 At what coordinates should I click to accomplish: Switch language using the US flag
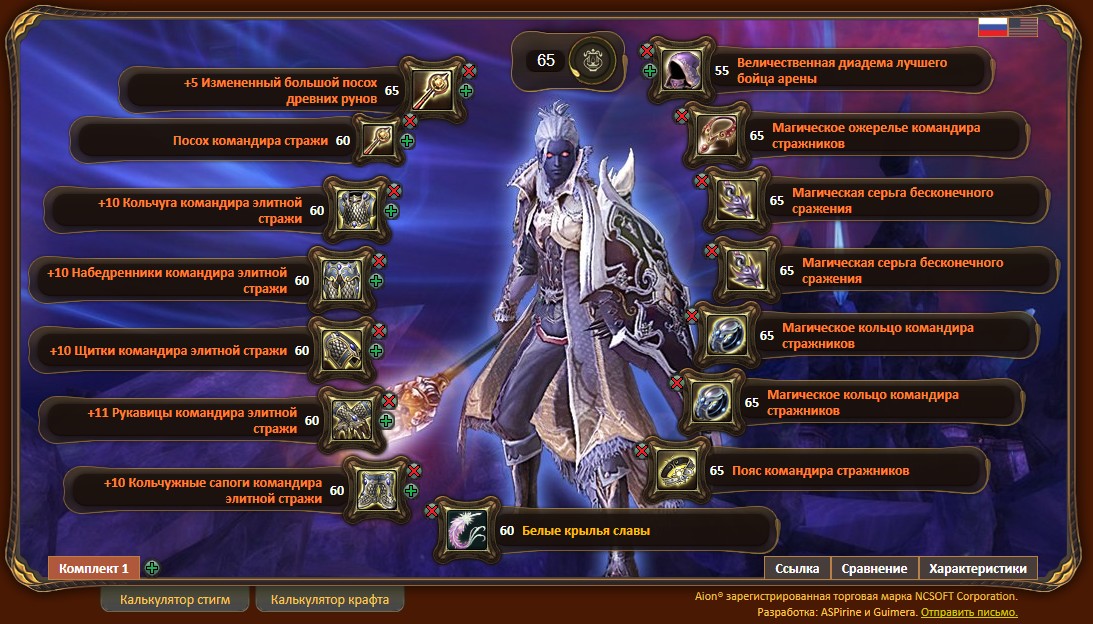click(1023, 27)
